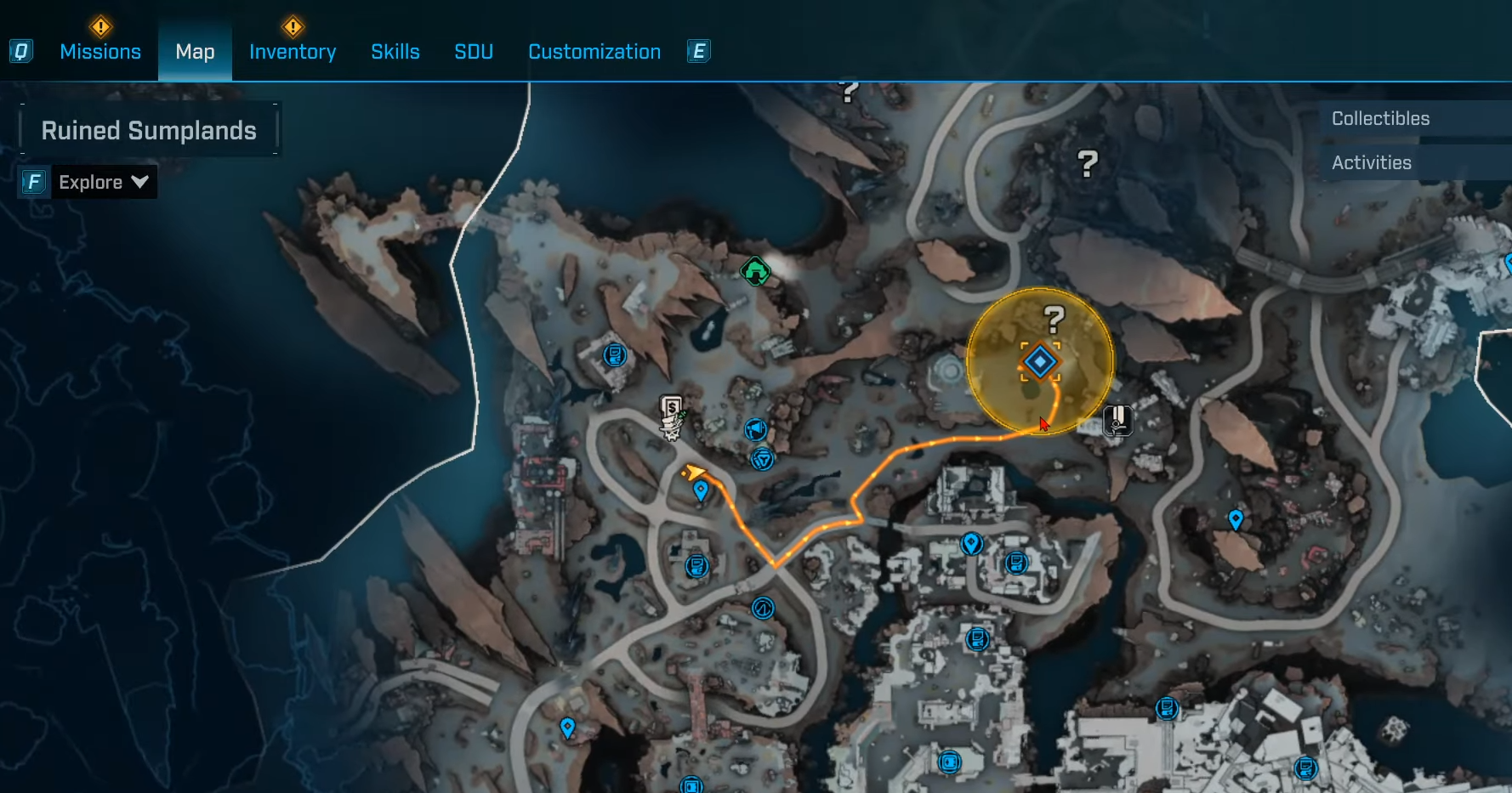Select the vending machine map marker

pyautogui.click(x=672, y=416)
